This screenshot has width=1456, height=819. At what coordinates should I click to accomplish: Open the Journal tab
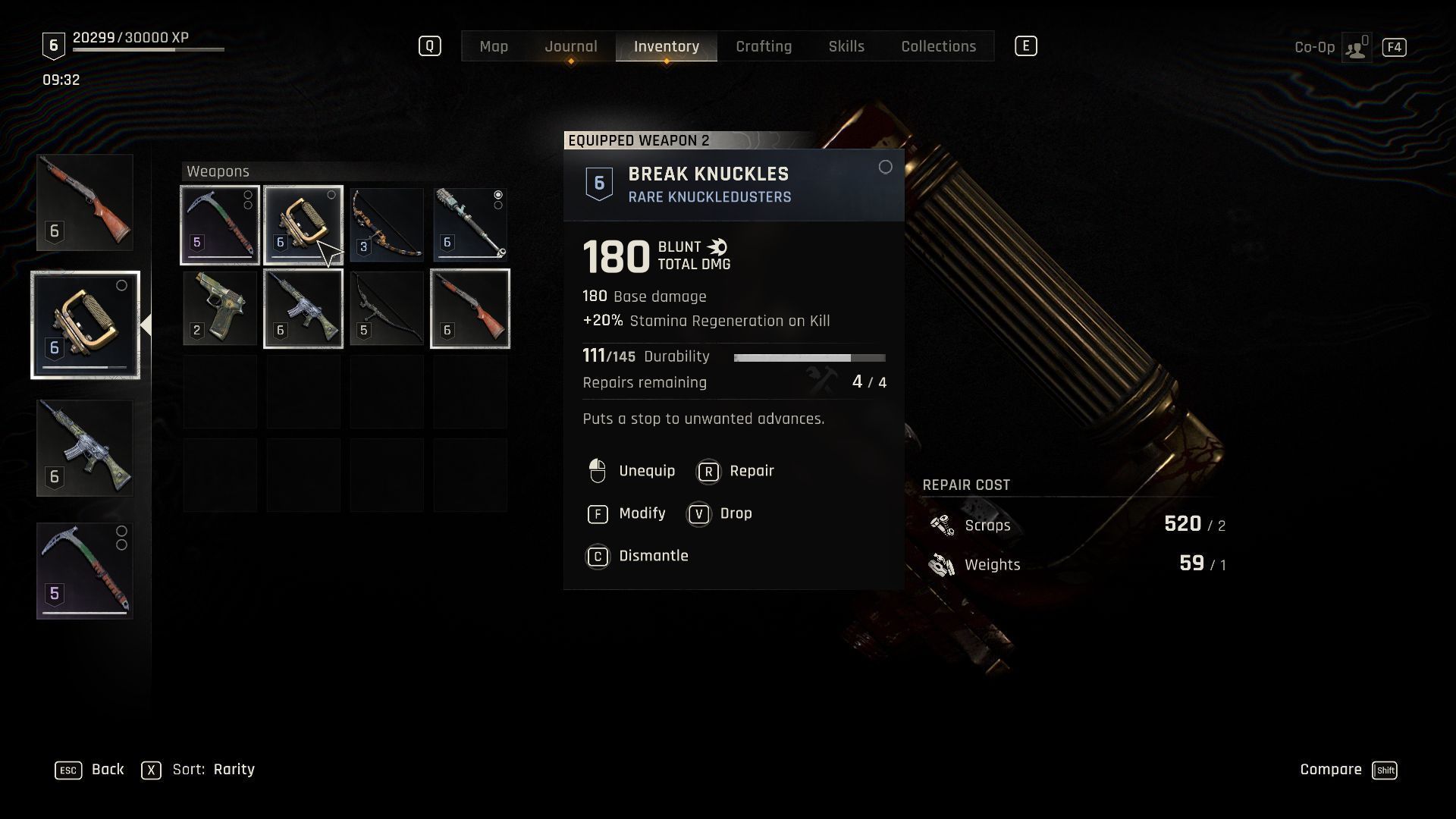coord(570,46)
